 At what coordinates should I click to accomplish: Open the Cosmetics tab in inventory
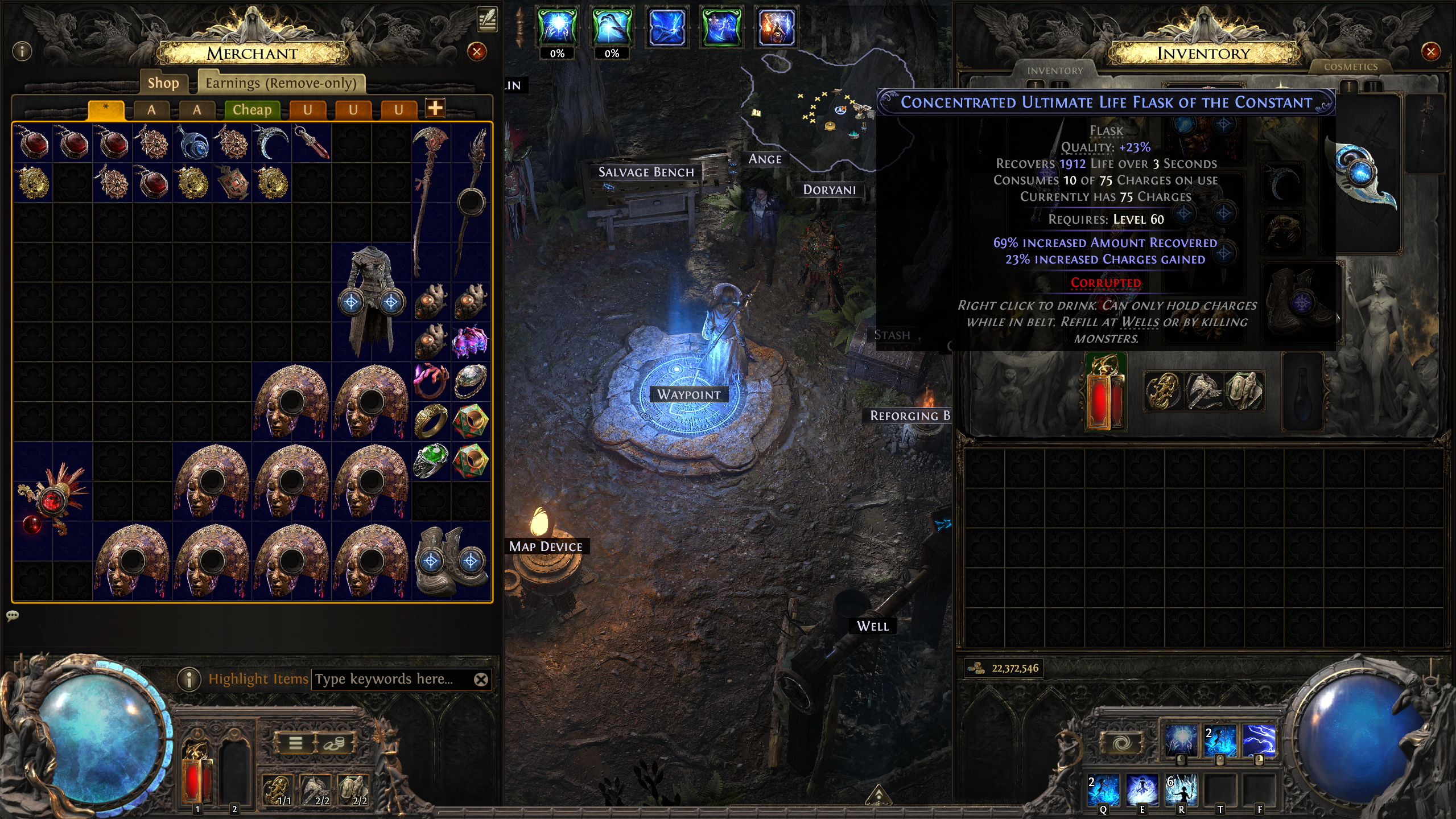click(1350, 67)
